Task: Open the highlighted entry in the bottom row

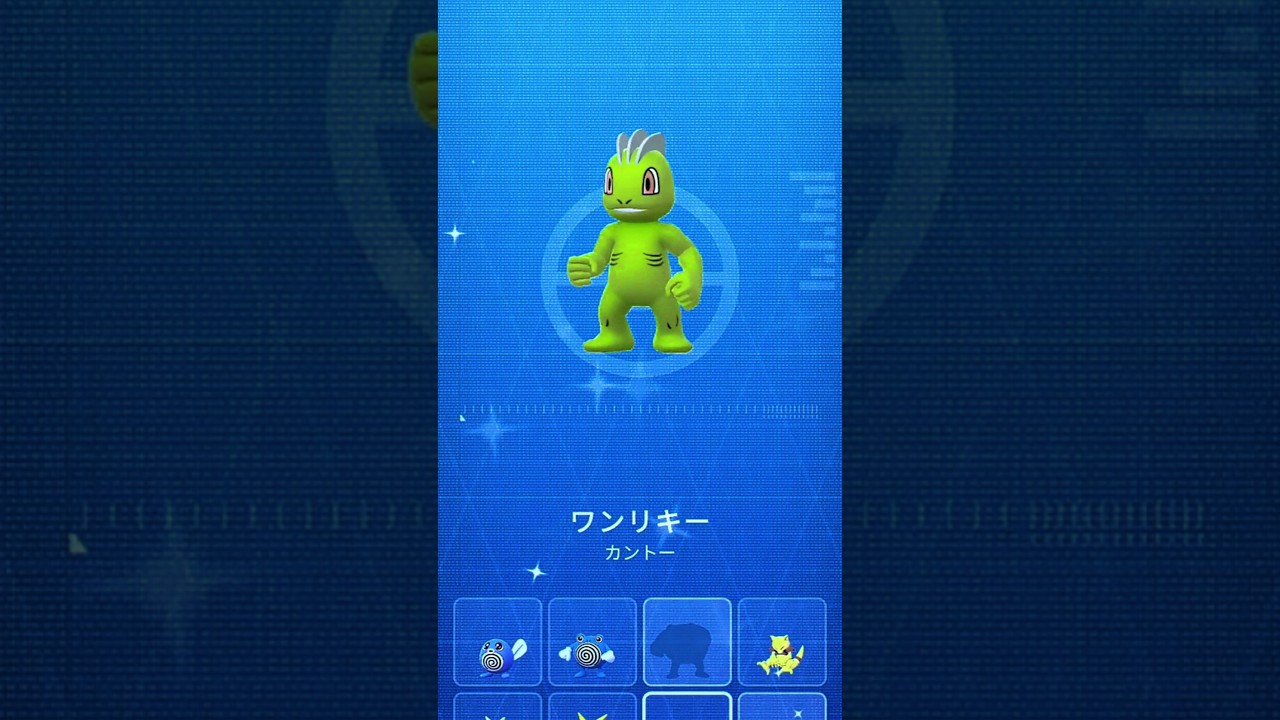Action: 687,712
